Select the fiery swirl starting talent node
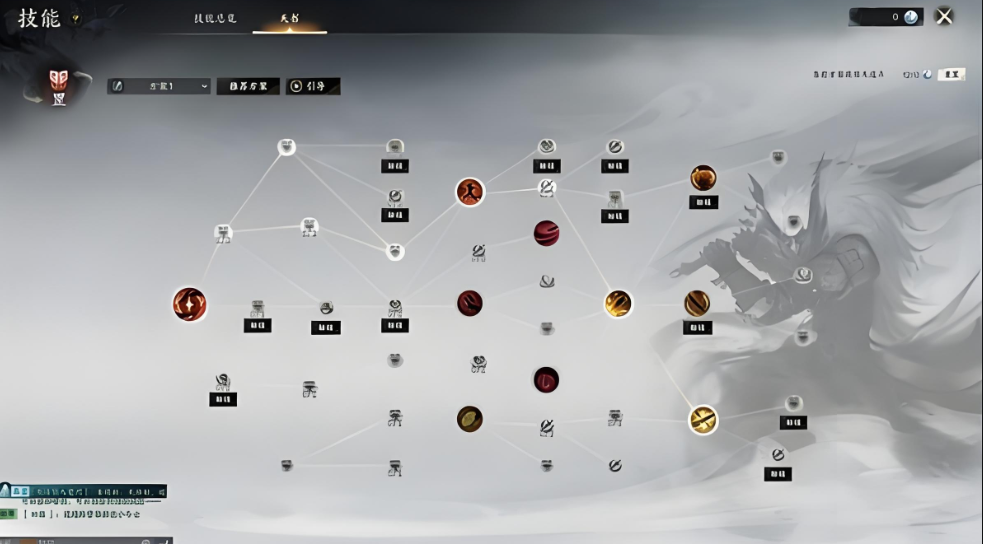983x544 pixels. point(189,304)
